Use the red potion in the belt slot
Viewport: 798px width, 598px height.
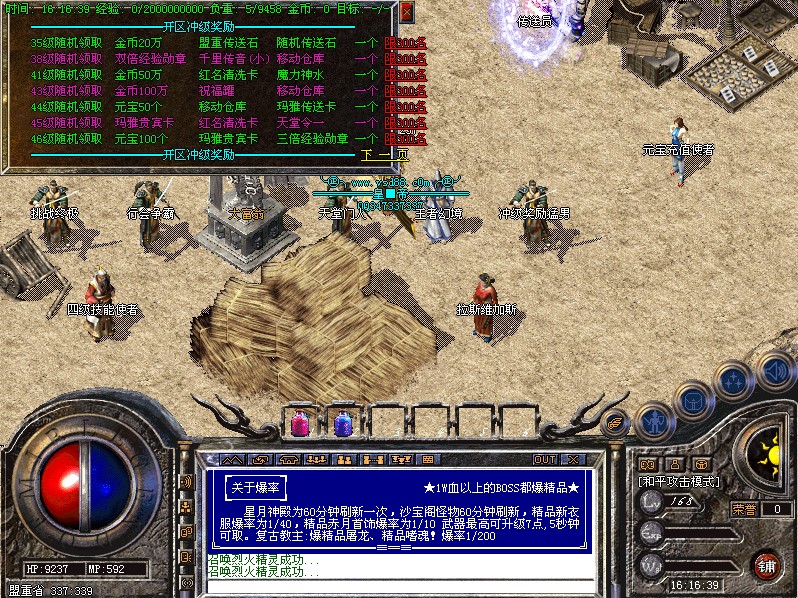tap(299, 423)
